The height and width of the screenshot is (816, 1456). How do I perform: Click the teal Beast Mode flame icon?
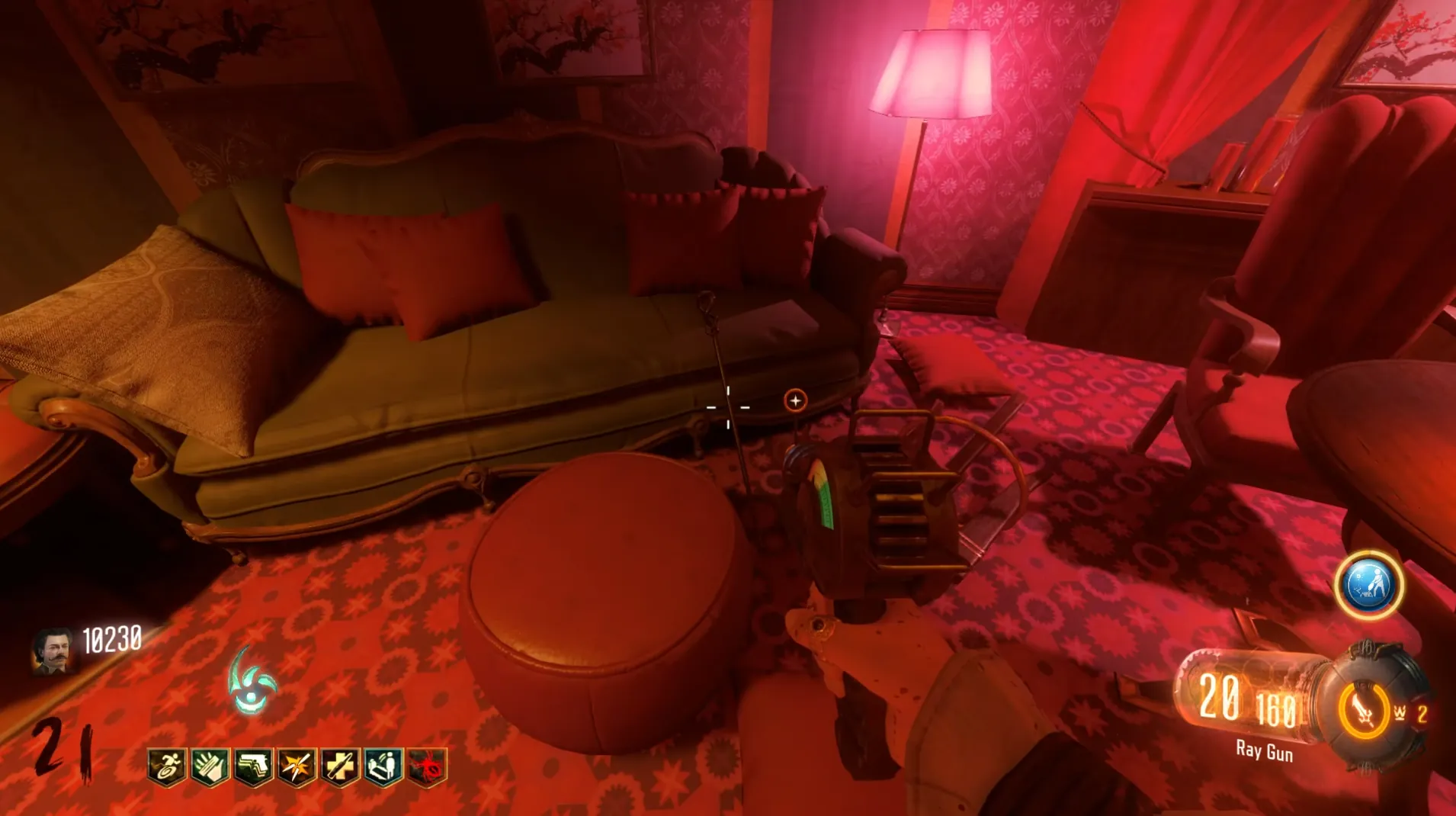[253, 681]
